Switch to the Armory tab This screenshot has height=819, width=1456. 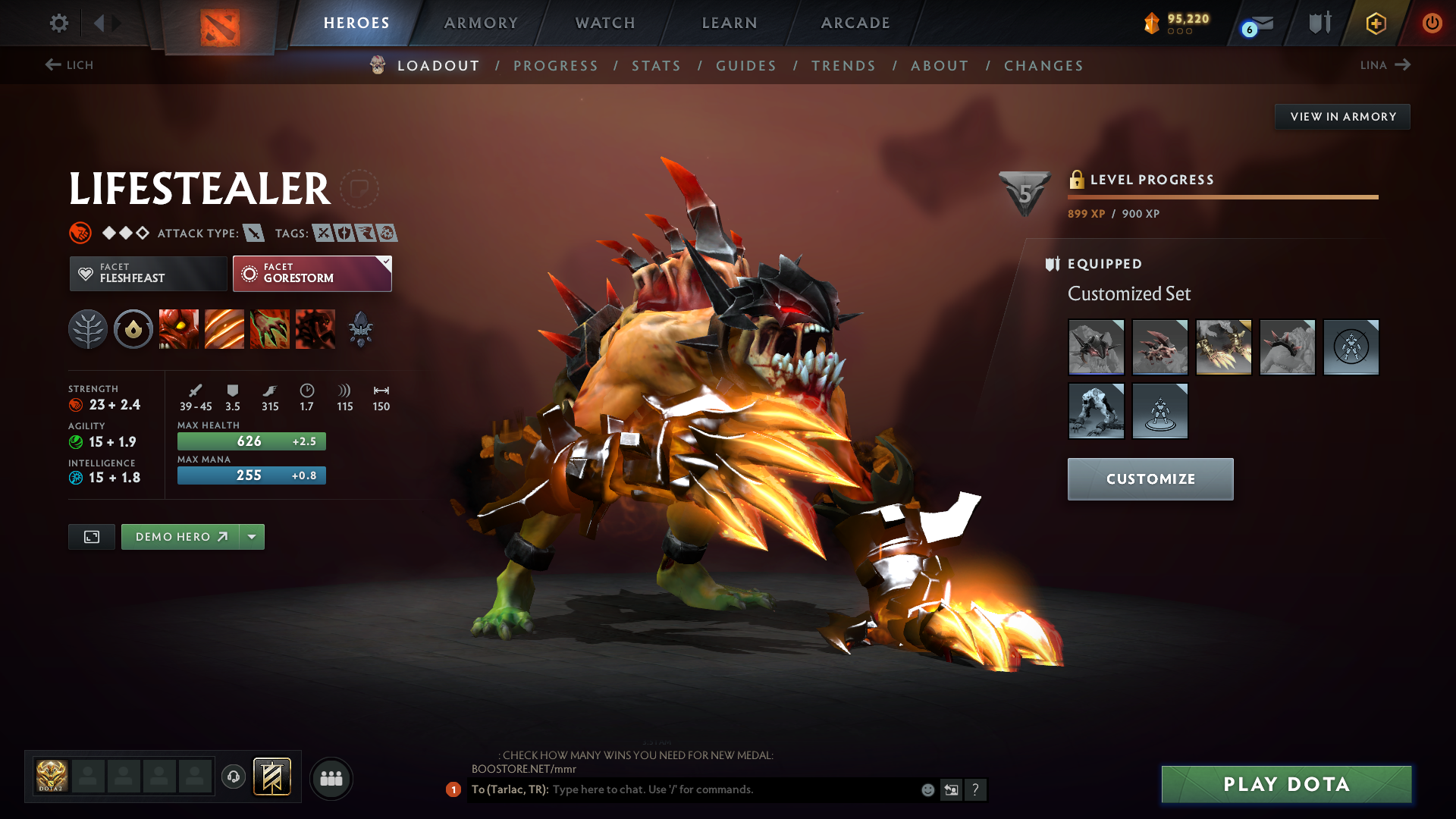481,23
